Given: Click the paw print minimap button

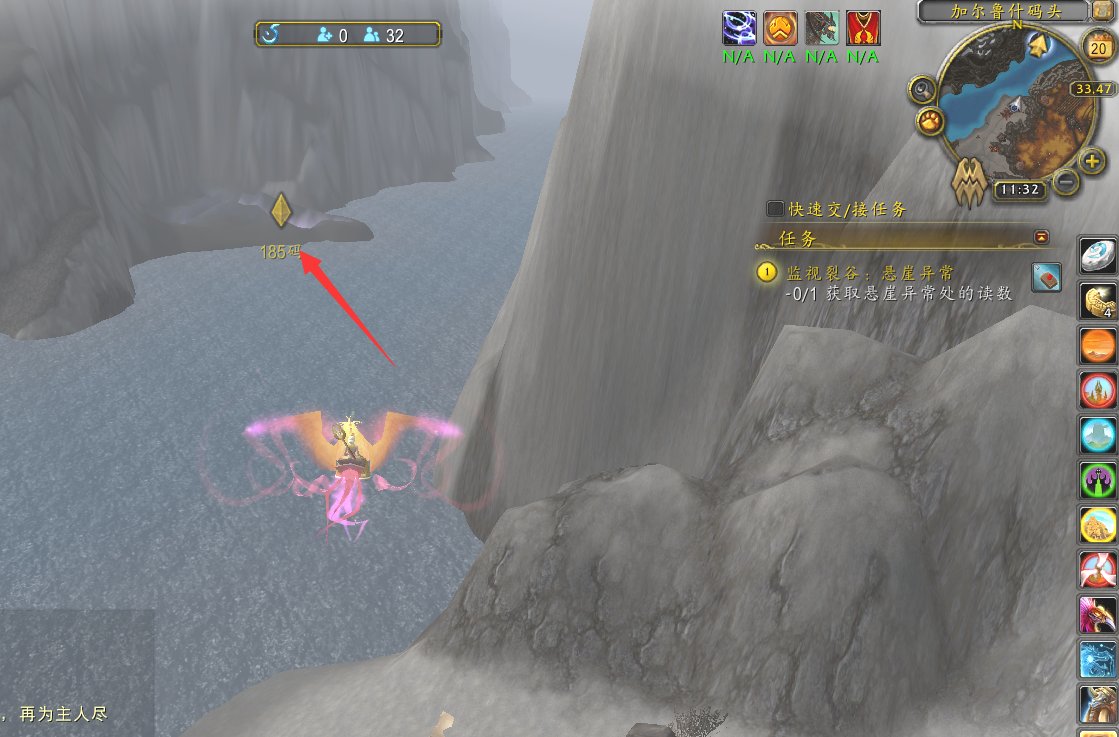Looking at the screenshot, I should 928,122.
